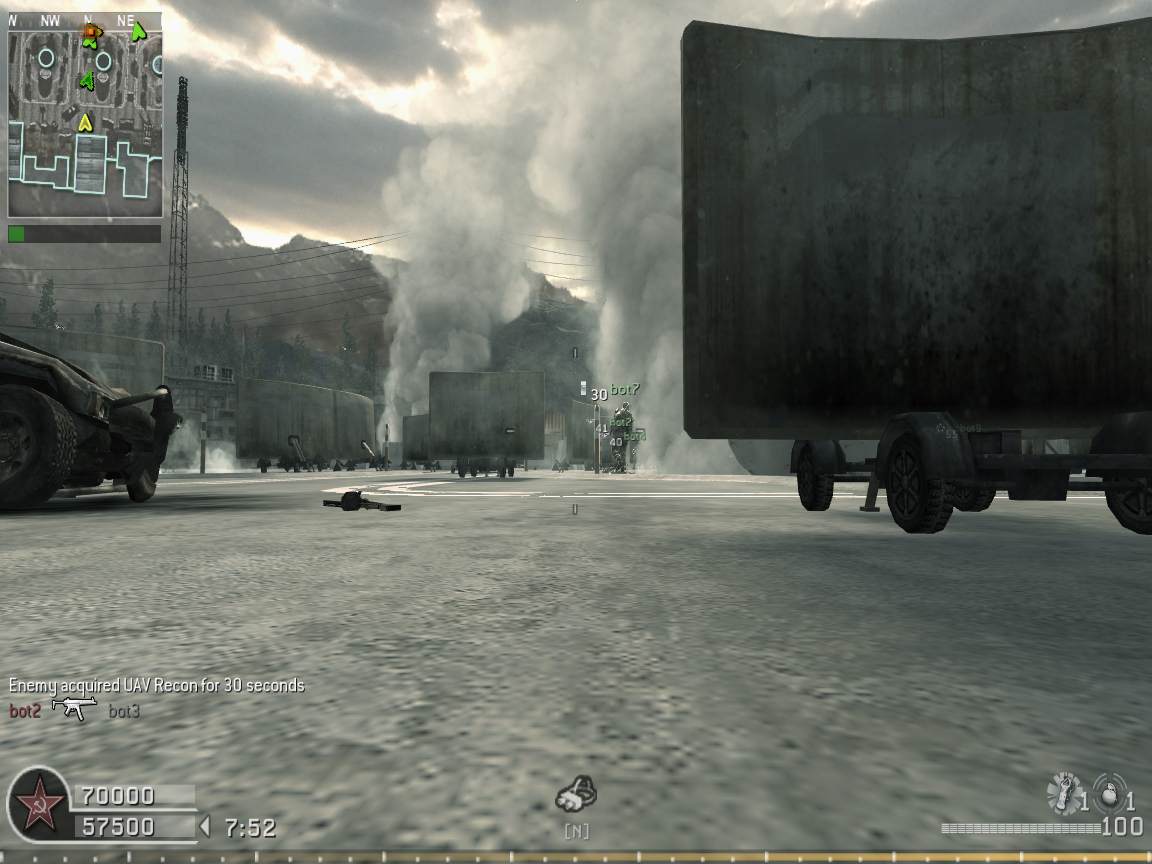Select the frag grenade icon
The height and width of the screenshot is (864, 1152).
[1108, 792]
